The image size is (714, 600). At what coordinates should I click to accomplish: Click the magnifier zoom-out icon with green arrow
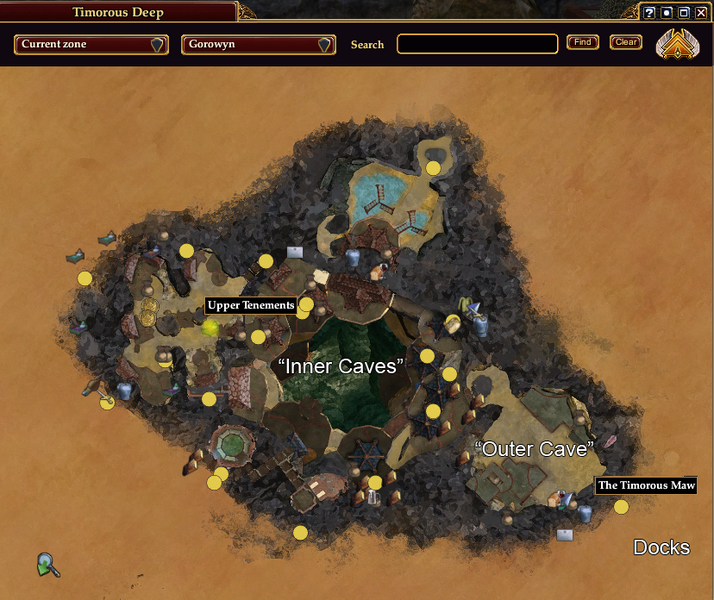coord(47,565)
